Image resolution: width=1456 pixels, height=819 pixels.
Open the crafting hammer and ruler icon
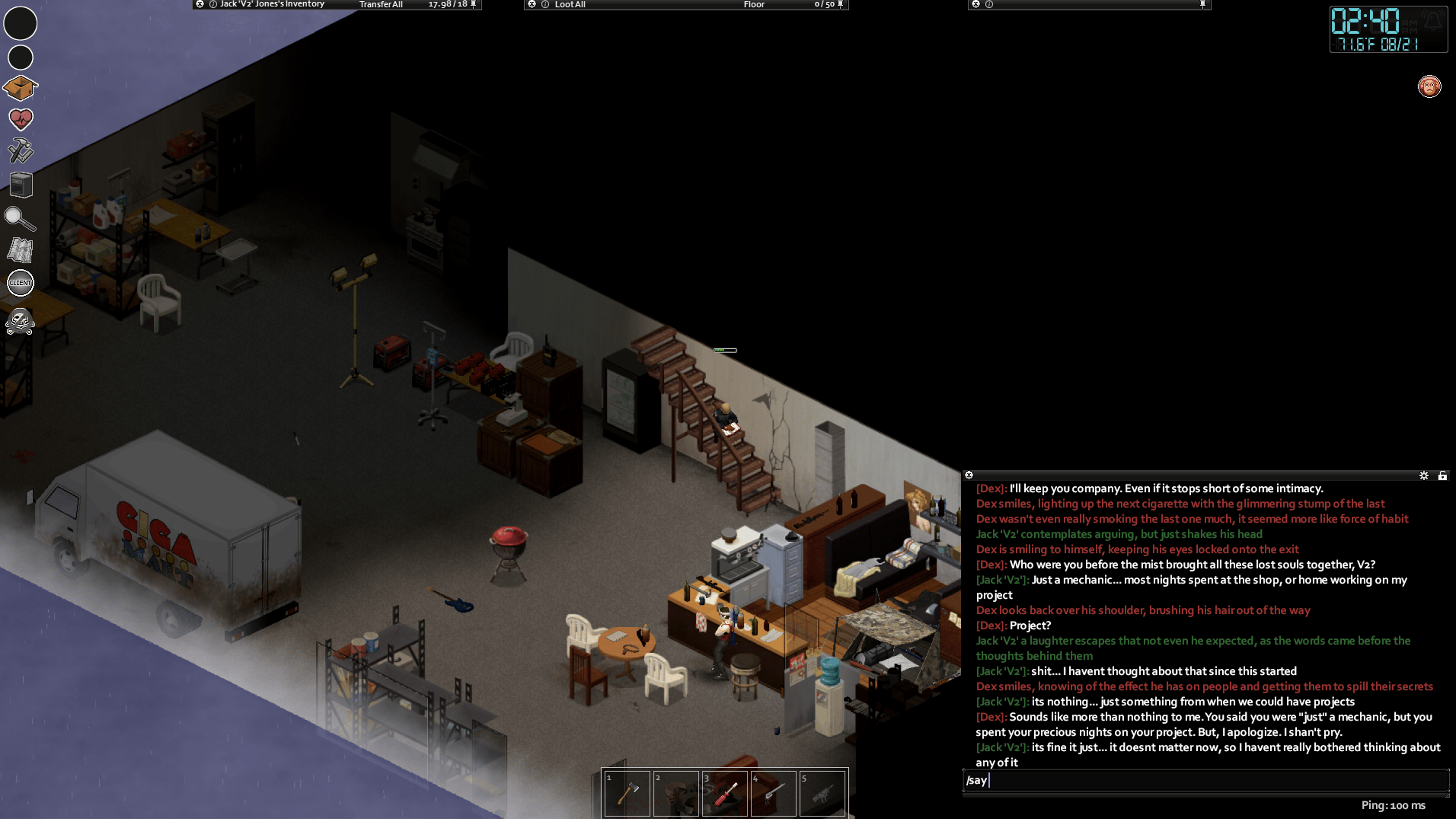point(21,151)
